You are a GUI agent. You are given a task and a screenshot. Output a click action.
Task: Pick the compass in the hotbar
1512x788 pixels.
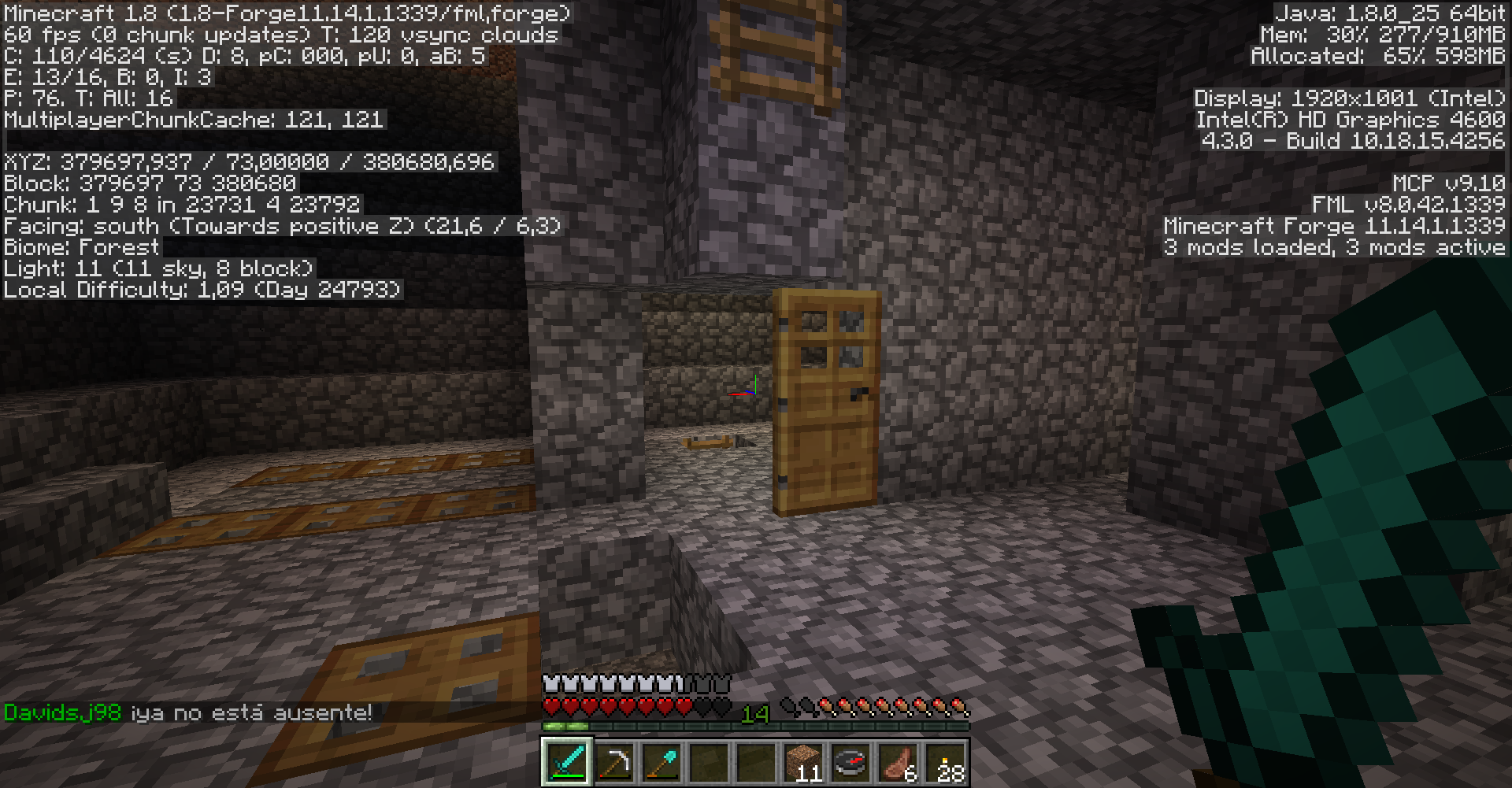pos(850,762)
